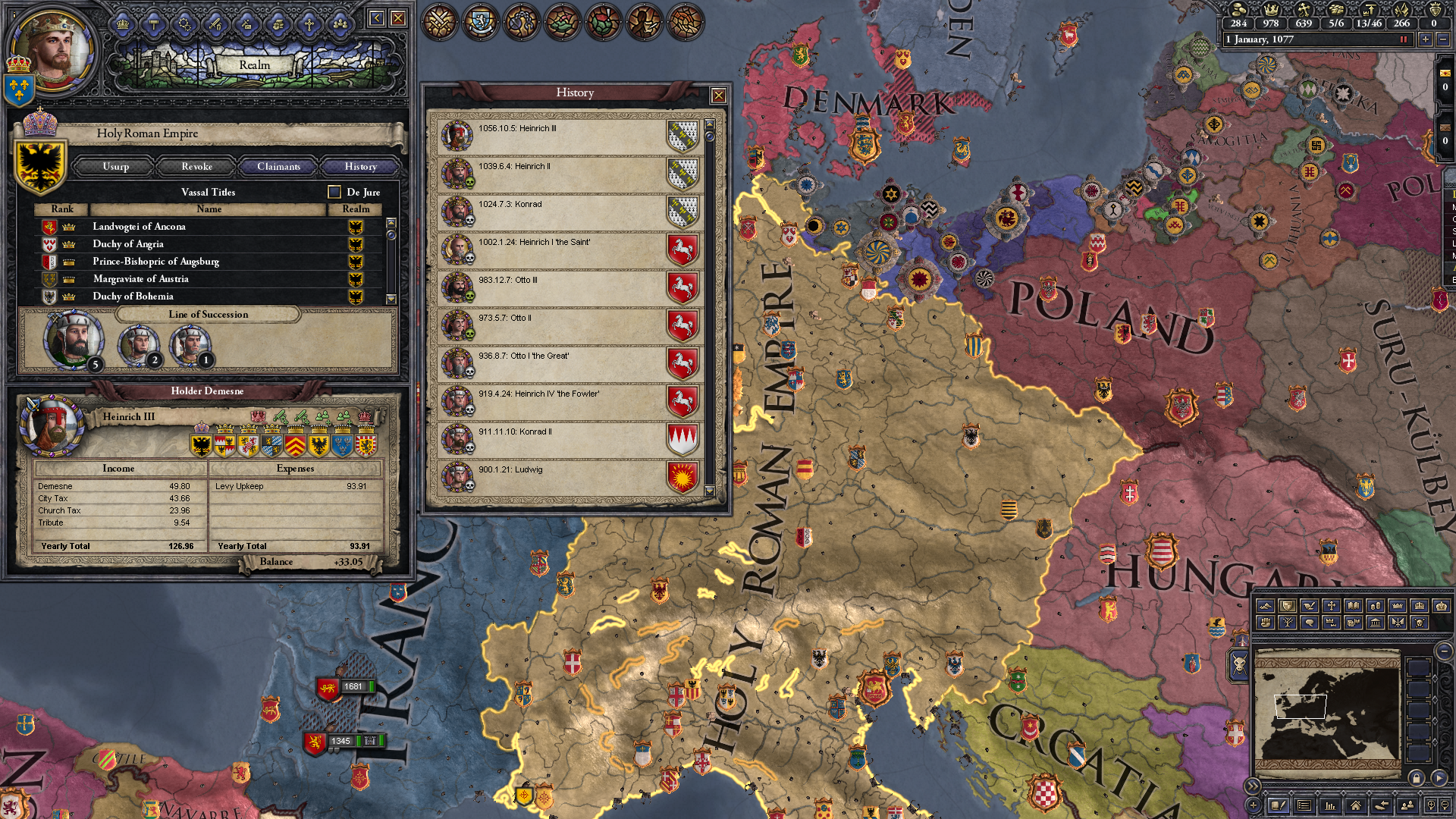The height and width of the screenshot is (819, 1456).
Task: Click the gold treasury icon showing 284
Action: click(x=1238, y=11)
